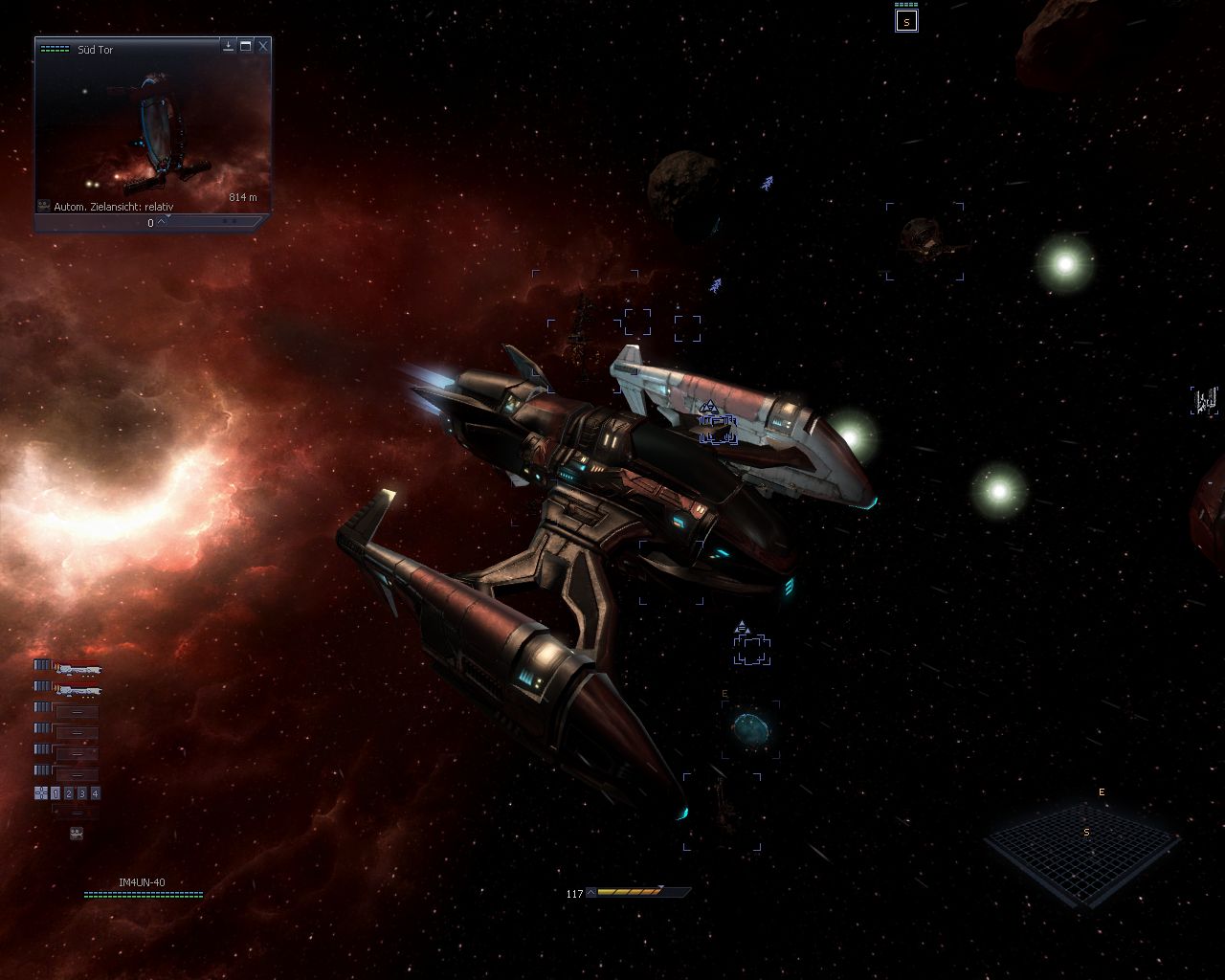Click the dock/download arrow on target window
The image size is (1225, 980).
229,46
